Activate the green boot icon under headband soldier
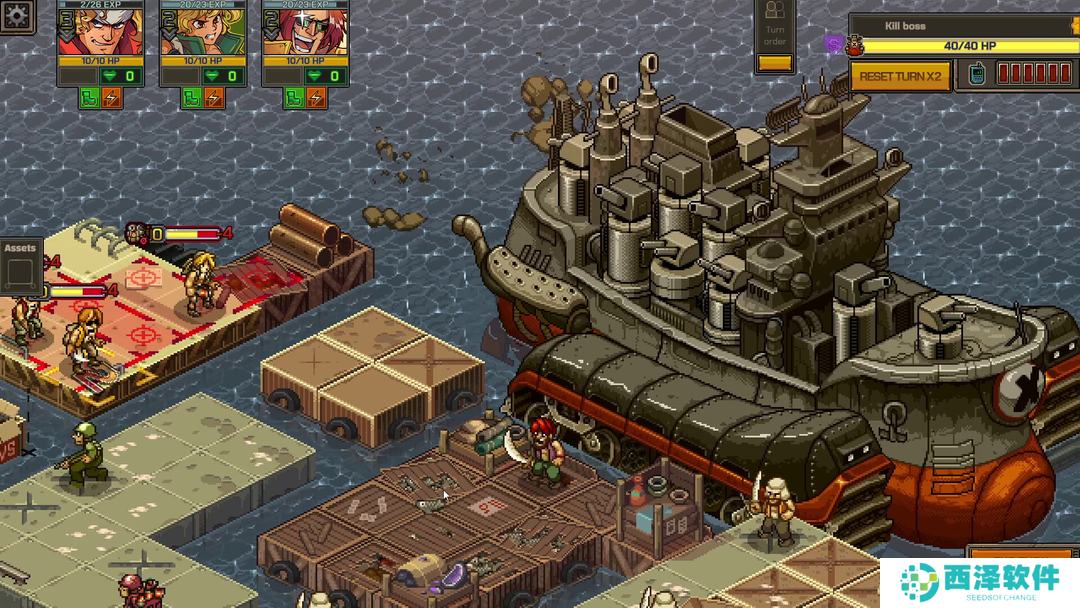The image size is (1080, 608). coord(89,97)
